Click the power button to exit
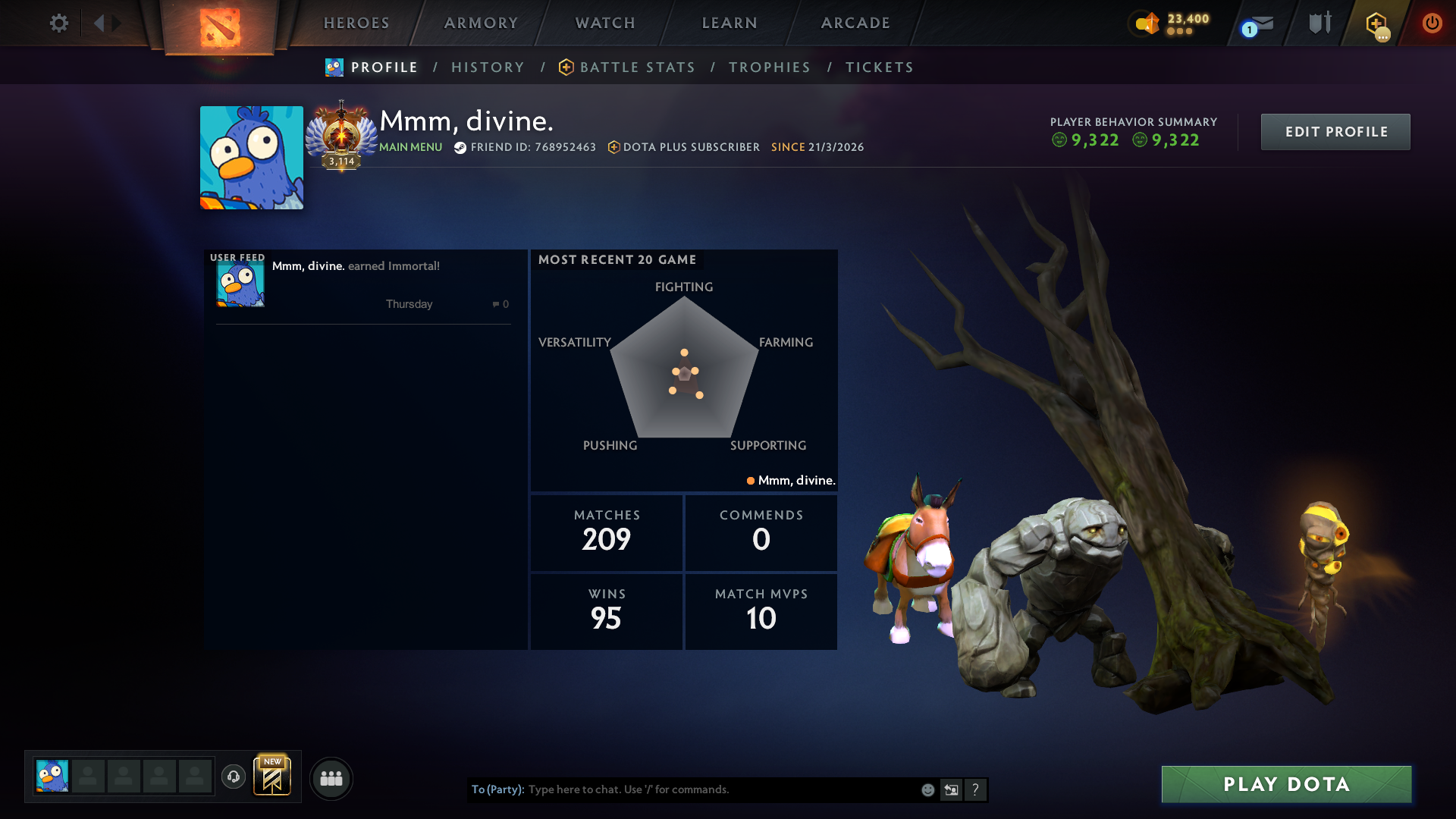1456x819 pixels. pyautogui.click(x=1432, y=23)
